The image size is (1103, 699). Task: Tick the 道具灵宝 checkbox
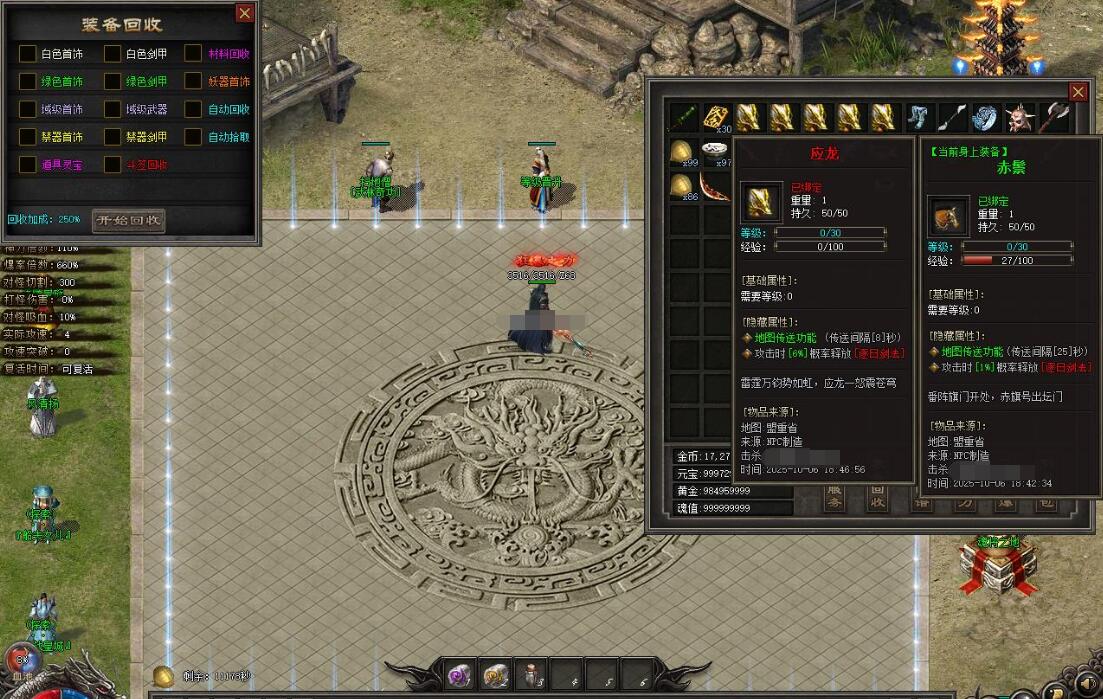point(27,164)
